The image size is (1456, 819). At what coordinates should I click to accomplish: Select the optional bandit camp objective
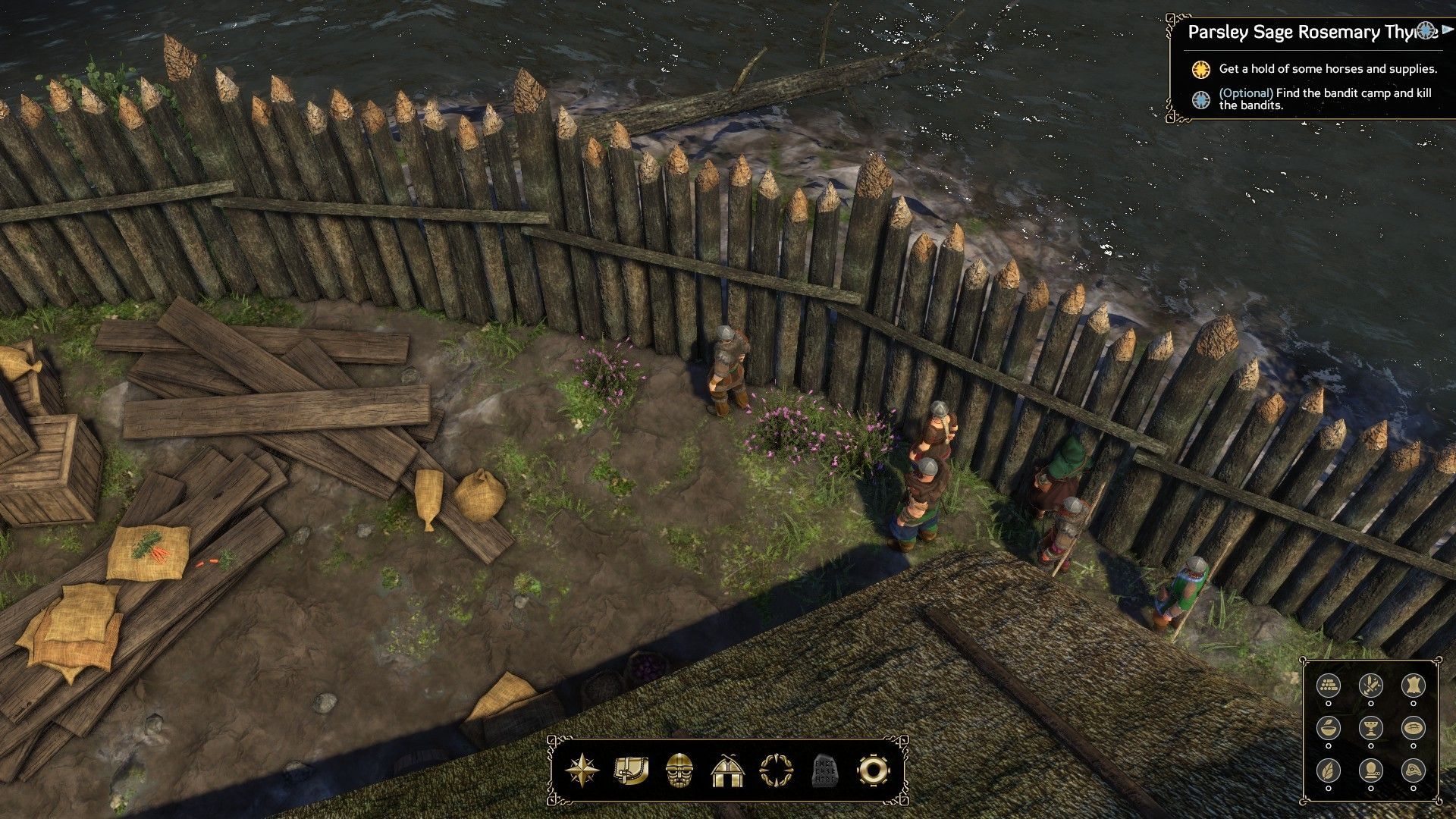(1324, 99)
